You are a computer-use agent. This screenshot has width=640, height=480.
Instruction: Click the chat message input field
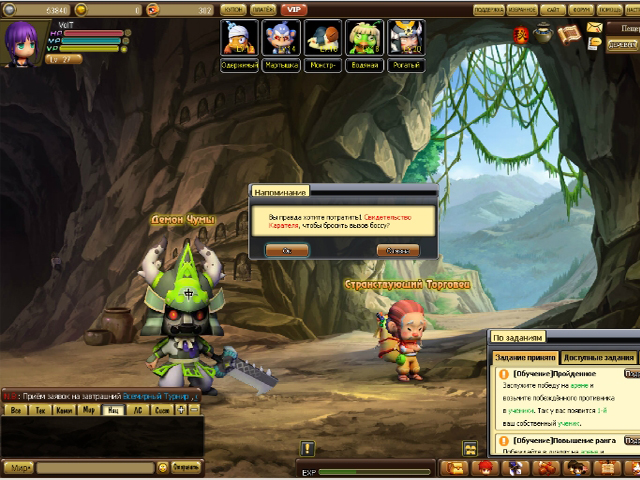coord(94,467)
